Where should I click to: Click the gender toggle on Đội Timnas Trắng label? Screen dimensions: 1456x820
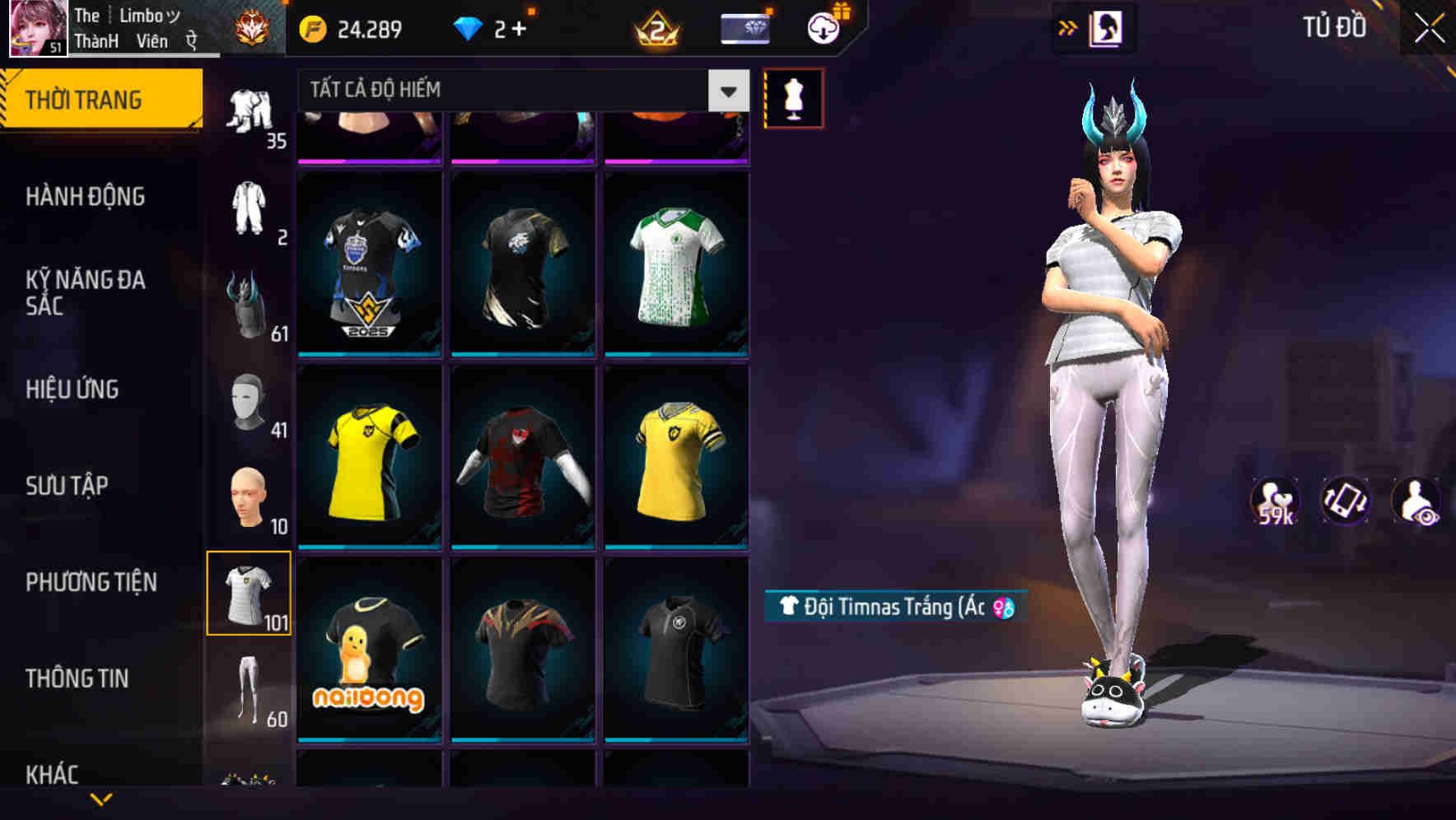pyautogui.click(x=1002, y=606)
